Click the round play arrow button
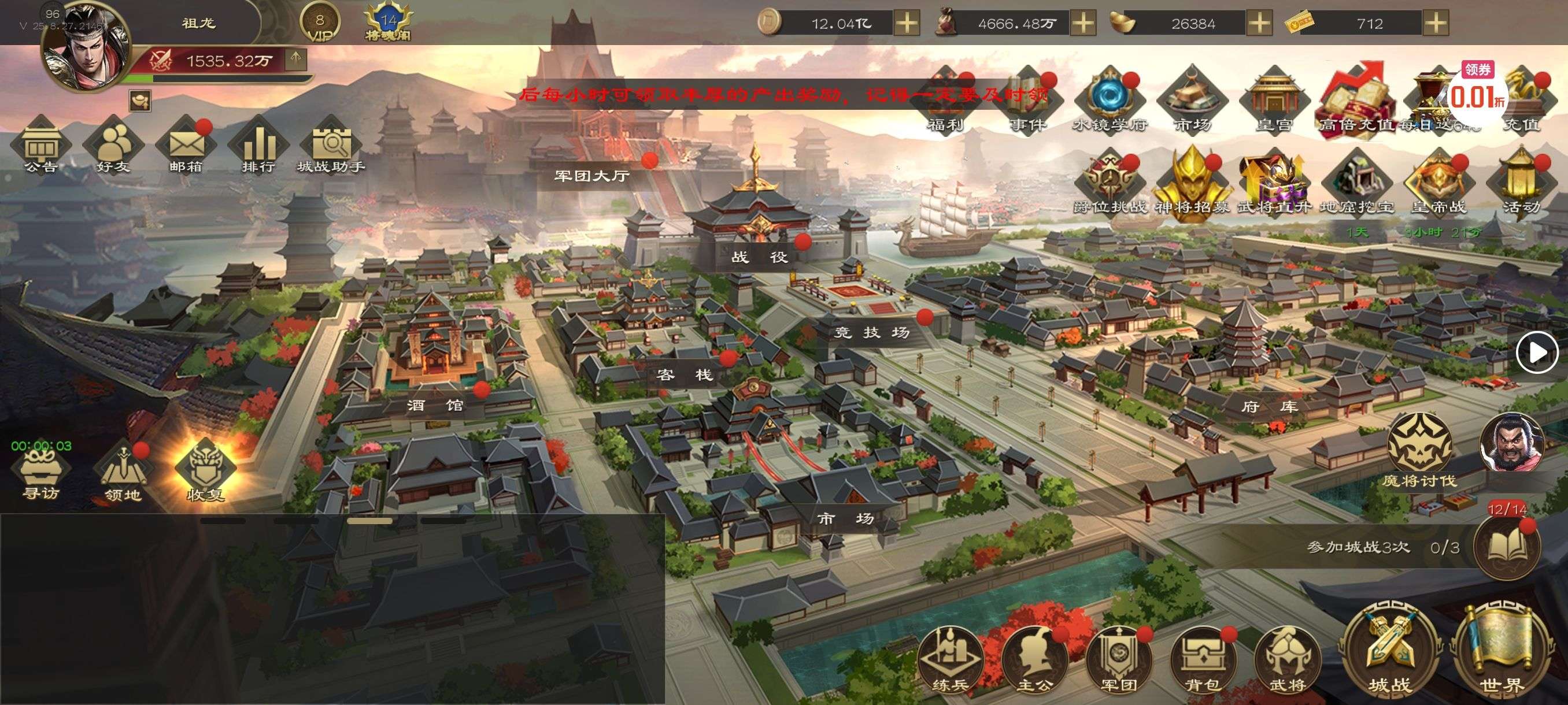The height and width of the screenshot is (705, 1568). point(1536,352)
